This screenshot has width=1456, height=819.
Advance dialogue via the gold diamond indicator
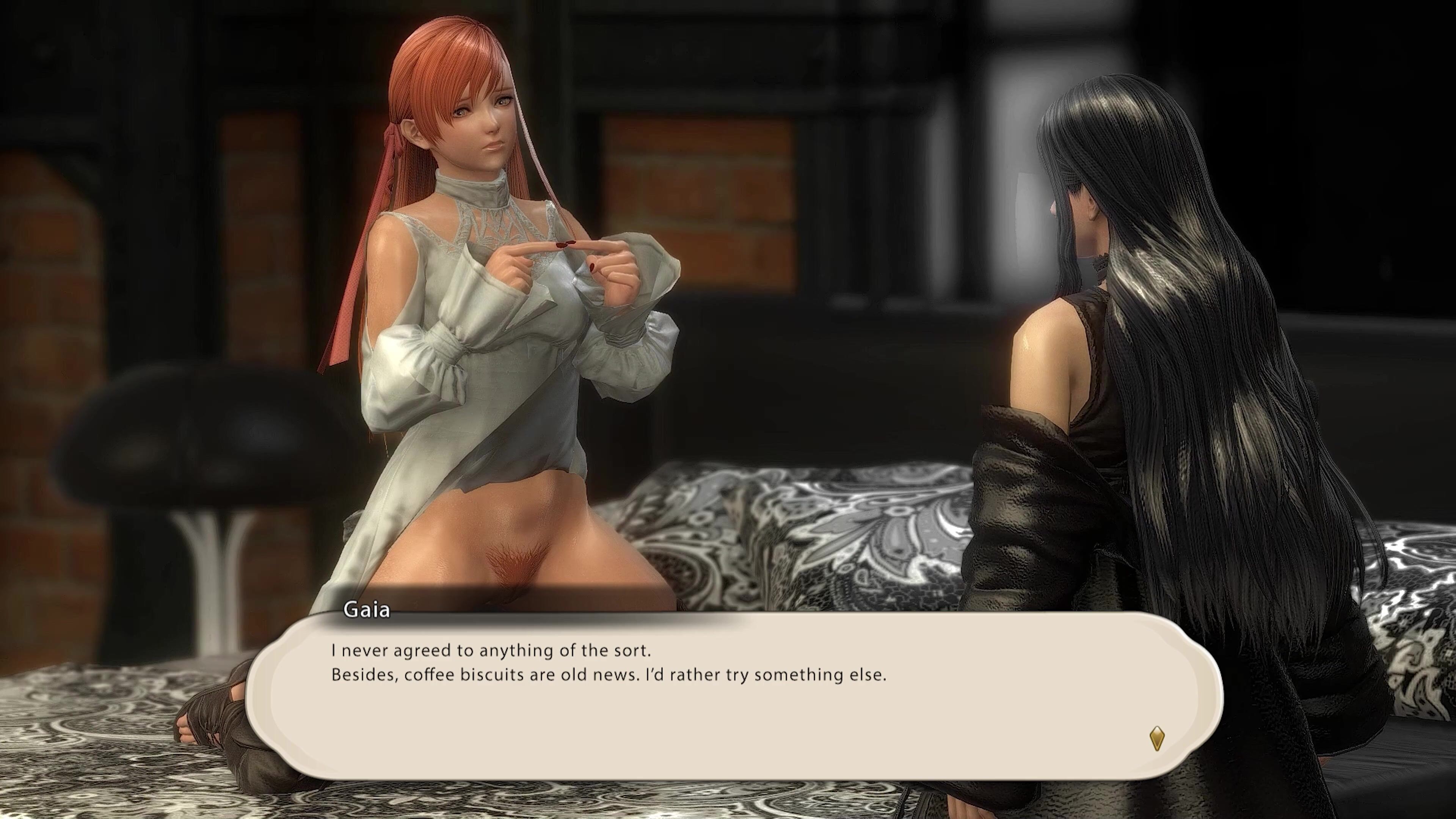point(1157,738)
